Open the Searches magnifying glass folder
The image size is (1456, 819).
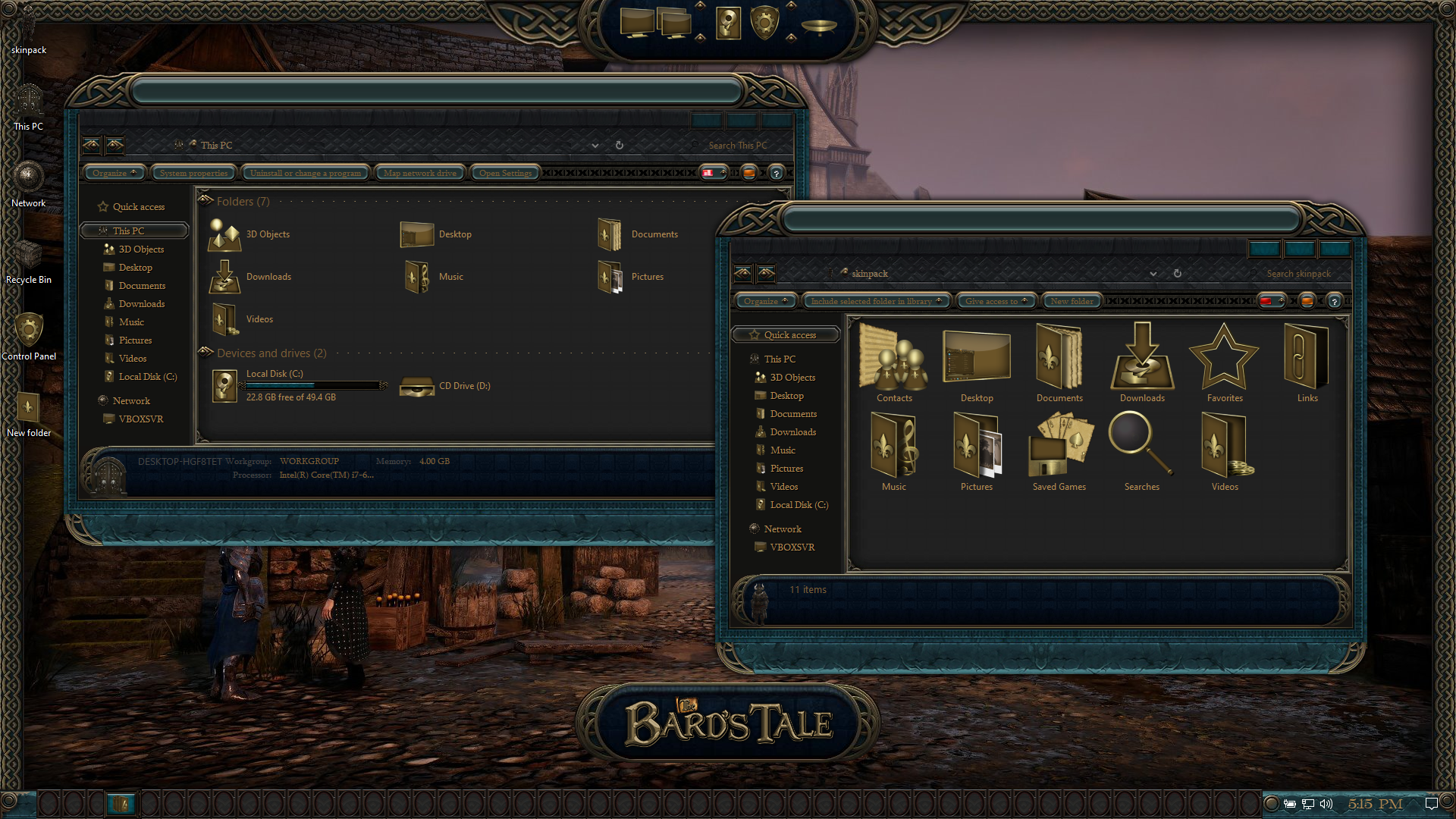tap(1141, 451)
